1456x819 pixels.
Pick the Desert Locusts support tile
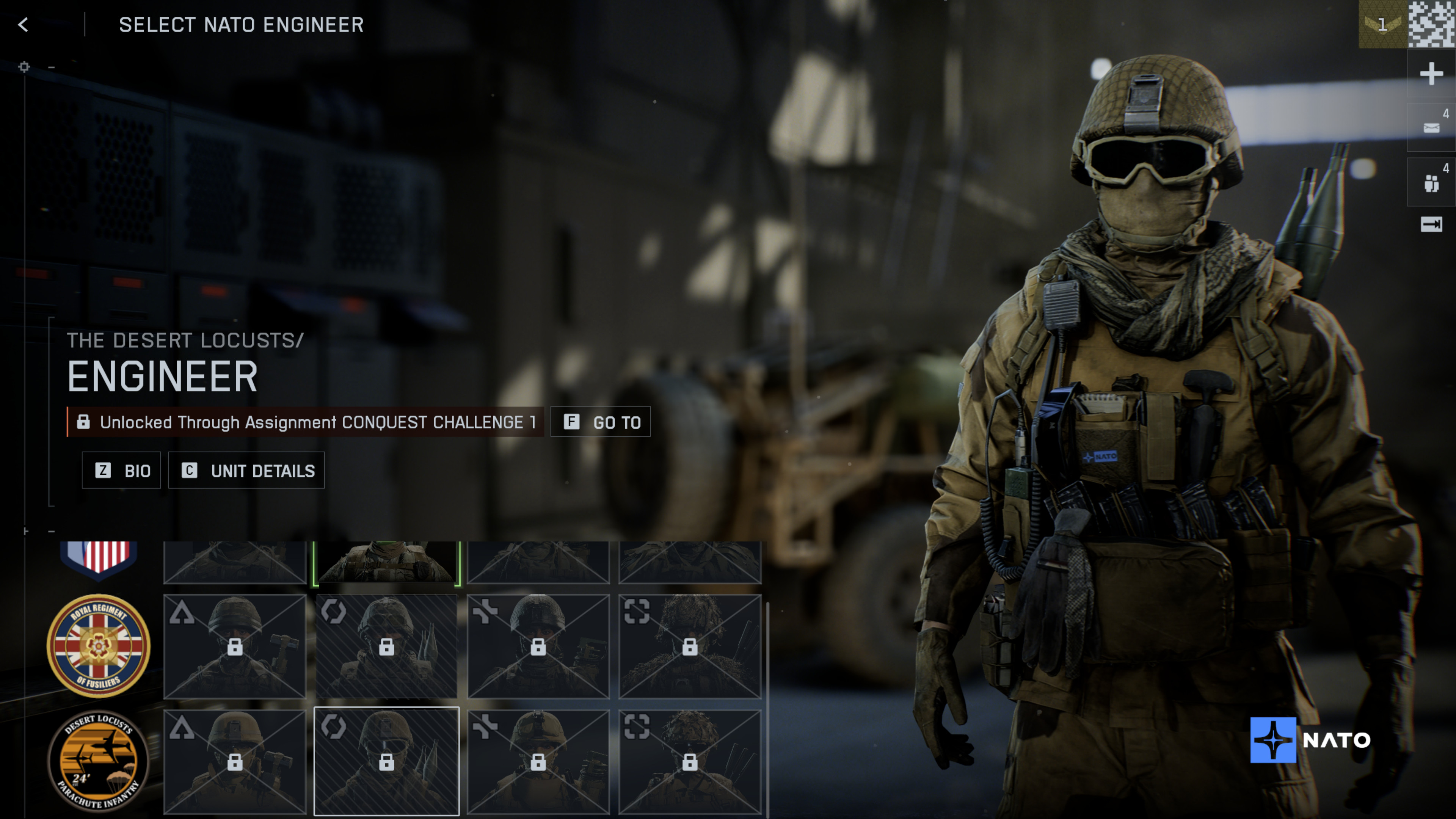538,761
